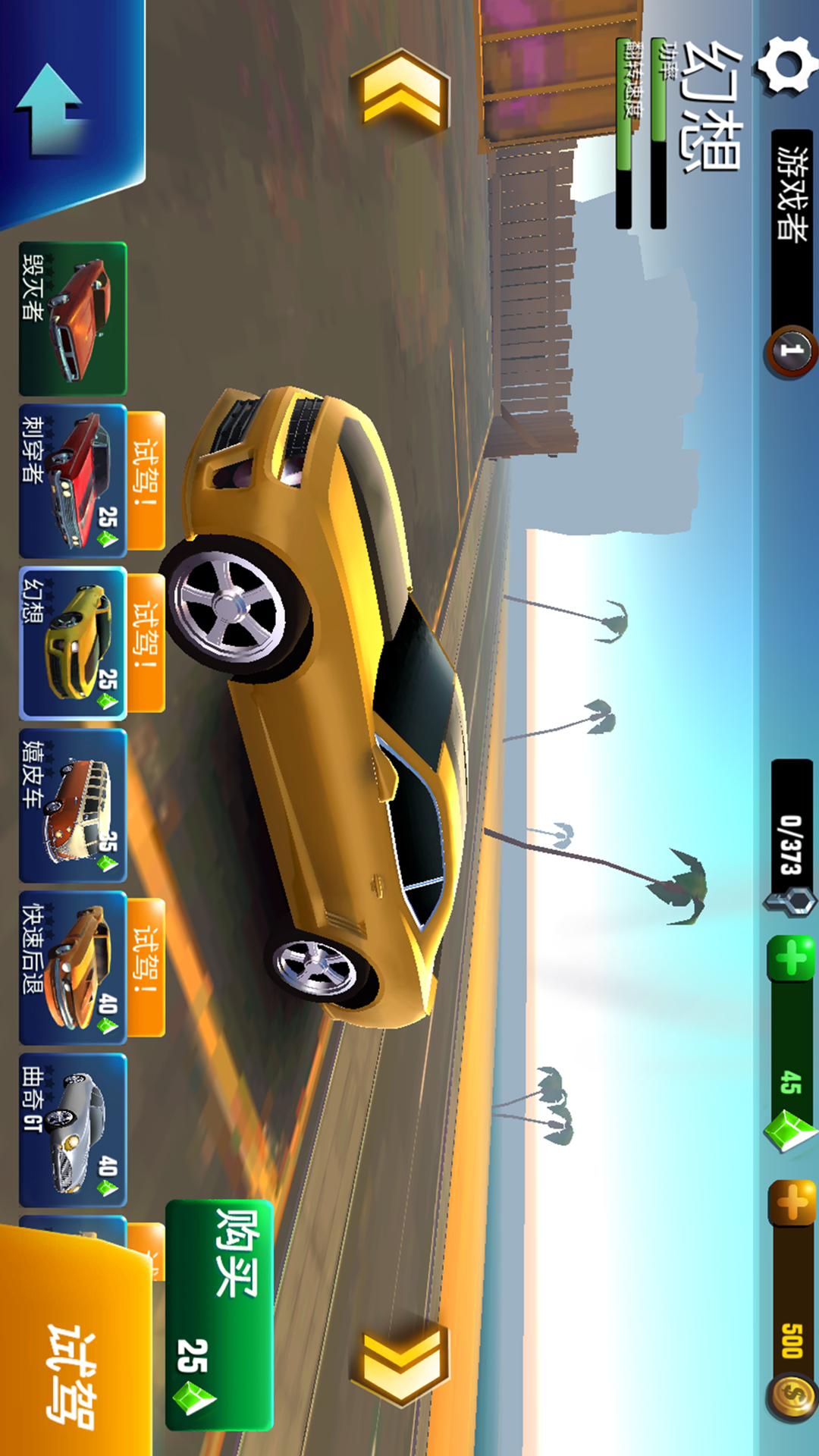Select the 幻想 yellow car thumbnail

73,643
